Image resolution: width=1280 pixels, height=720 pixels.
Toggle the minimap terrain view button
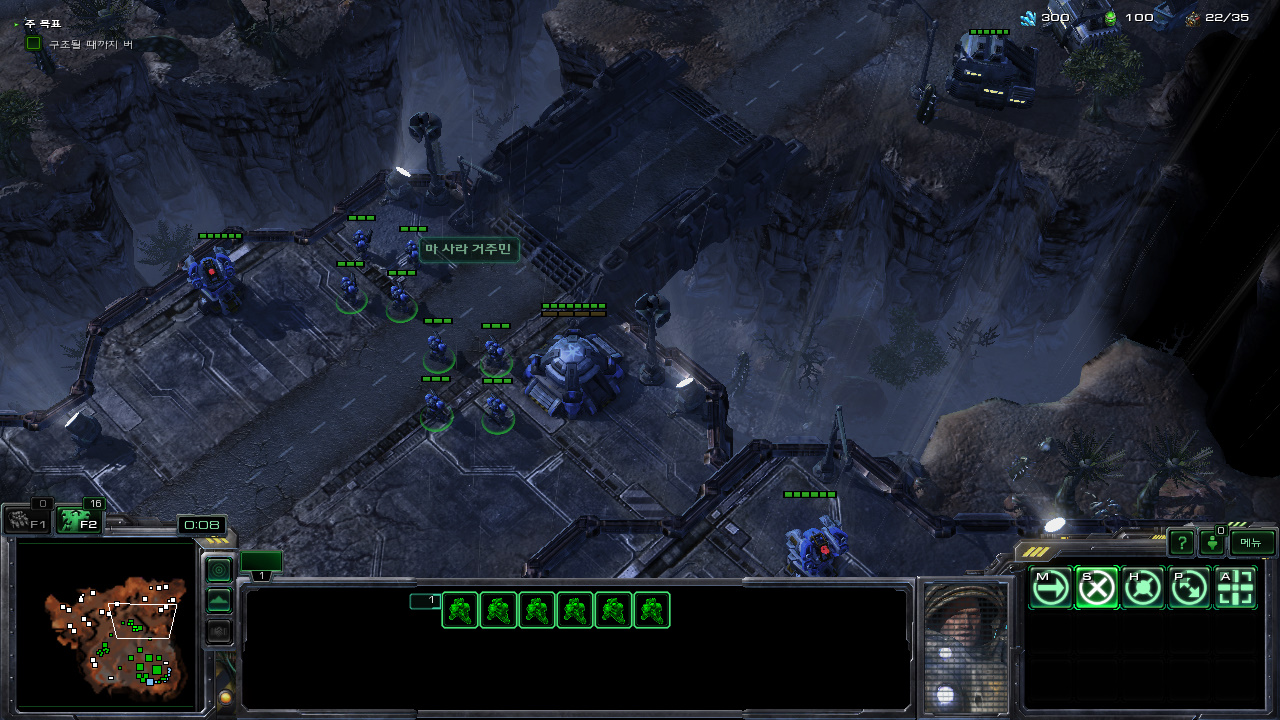click(218, 601)
